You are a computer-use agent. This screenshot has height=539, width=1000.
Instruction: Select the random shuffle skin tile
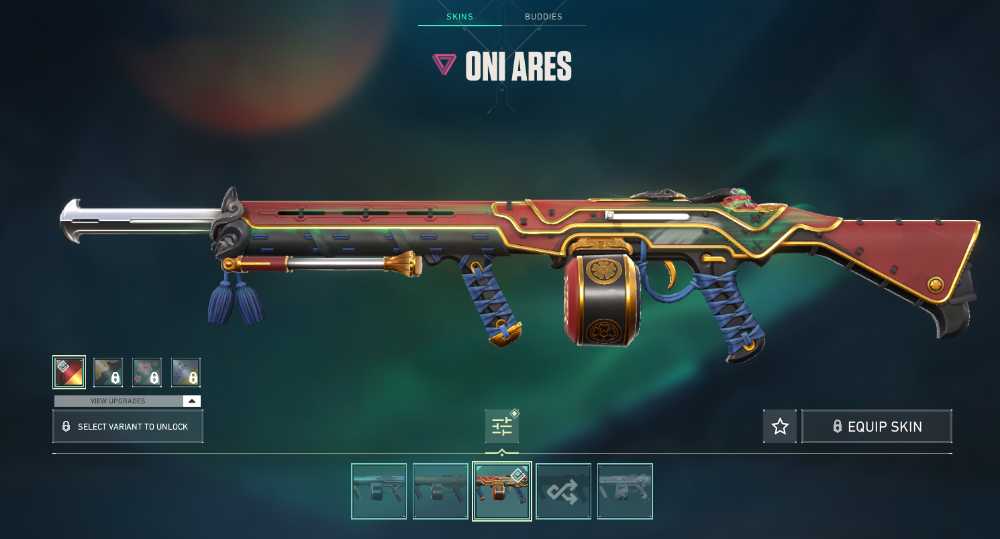pyautogui.click(x=563, y=491)
